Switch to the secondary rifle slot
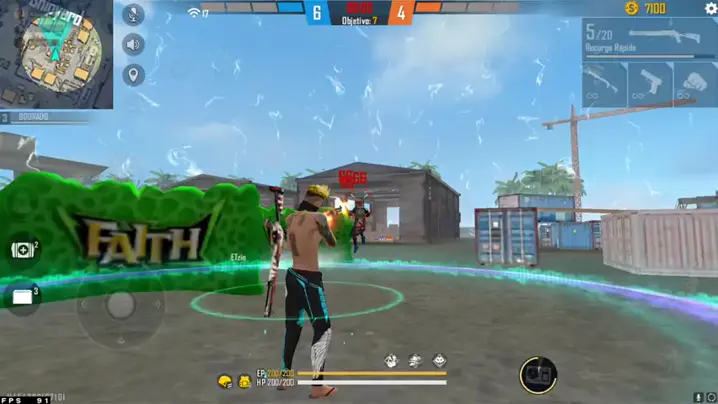718x404 pixels. [x=604, y=84]
